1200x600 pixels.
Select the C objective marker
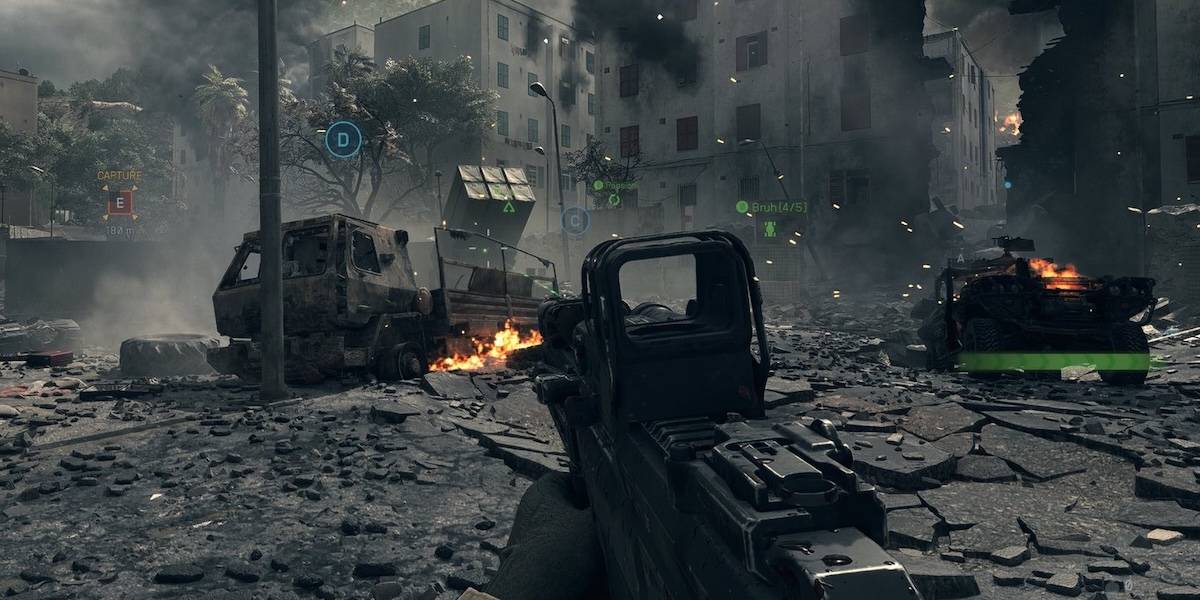pos(575,220)
